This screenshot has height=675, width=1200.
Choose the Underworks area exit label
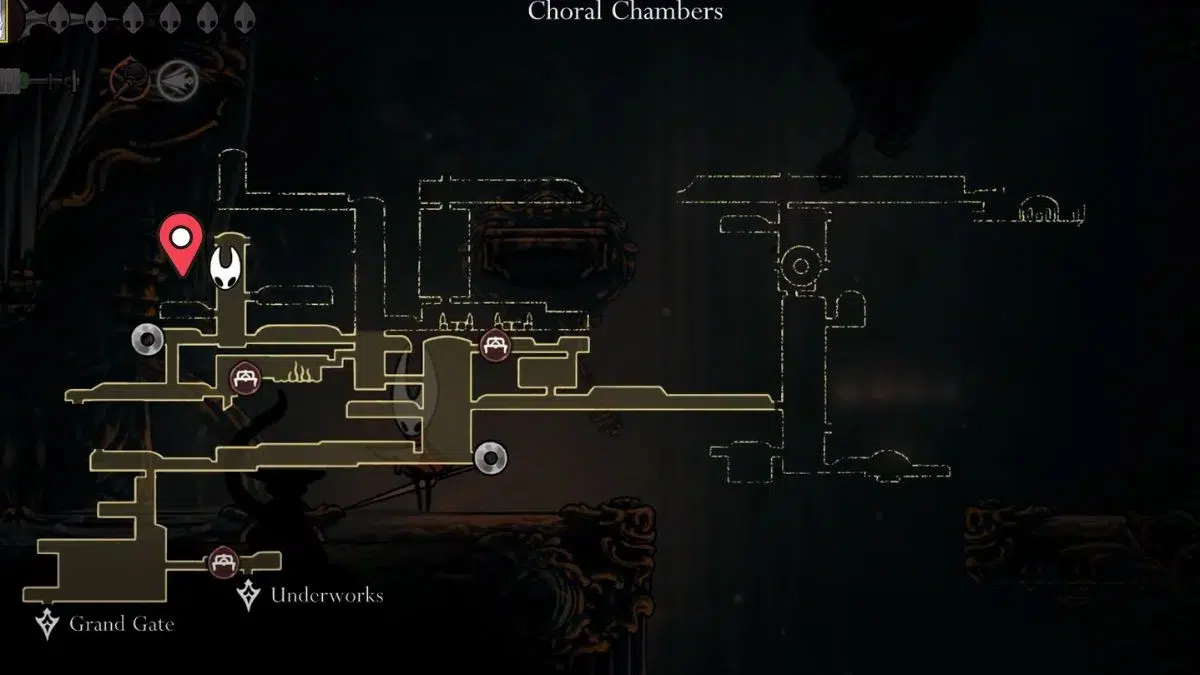[x=326, y=596]
